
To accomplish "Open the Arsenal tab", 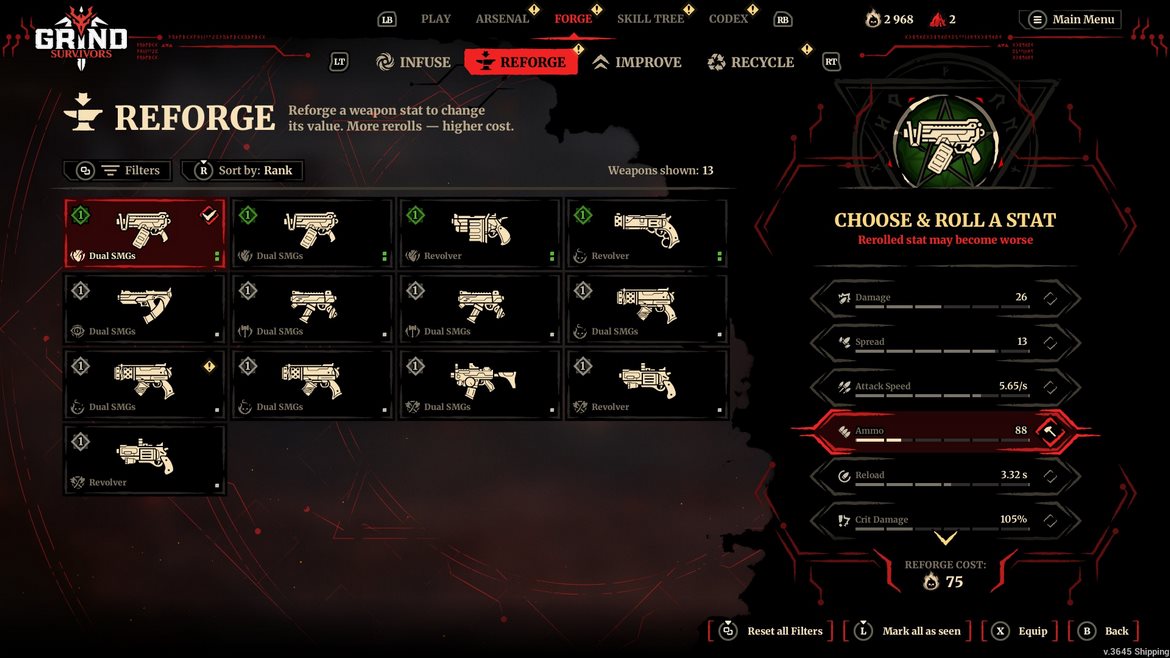I will [x=502, y=19].
